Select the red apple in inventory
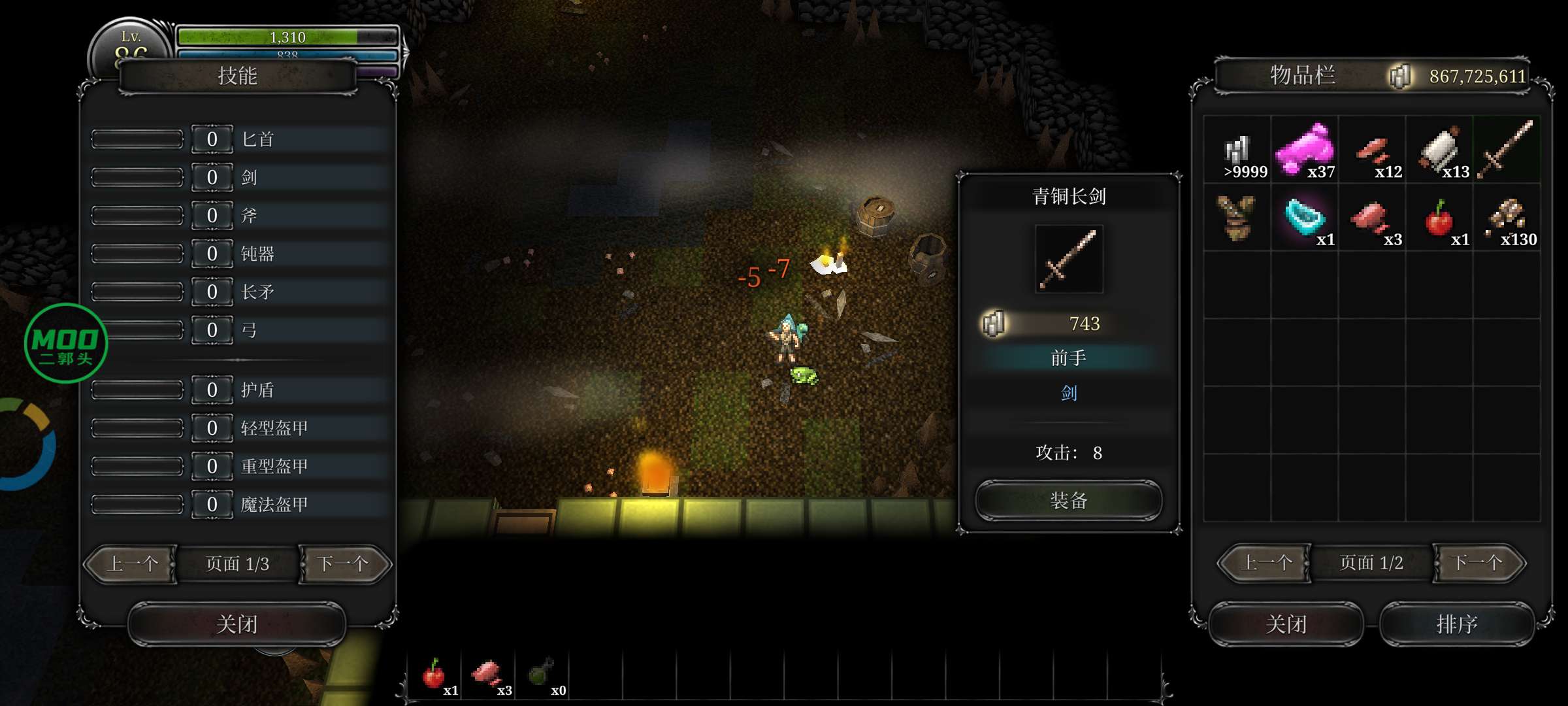This screenshot has width=1568, height=706. pos(1439,218)
